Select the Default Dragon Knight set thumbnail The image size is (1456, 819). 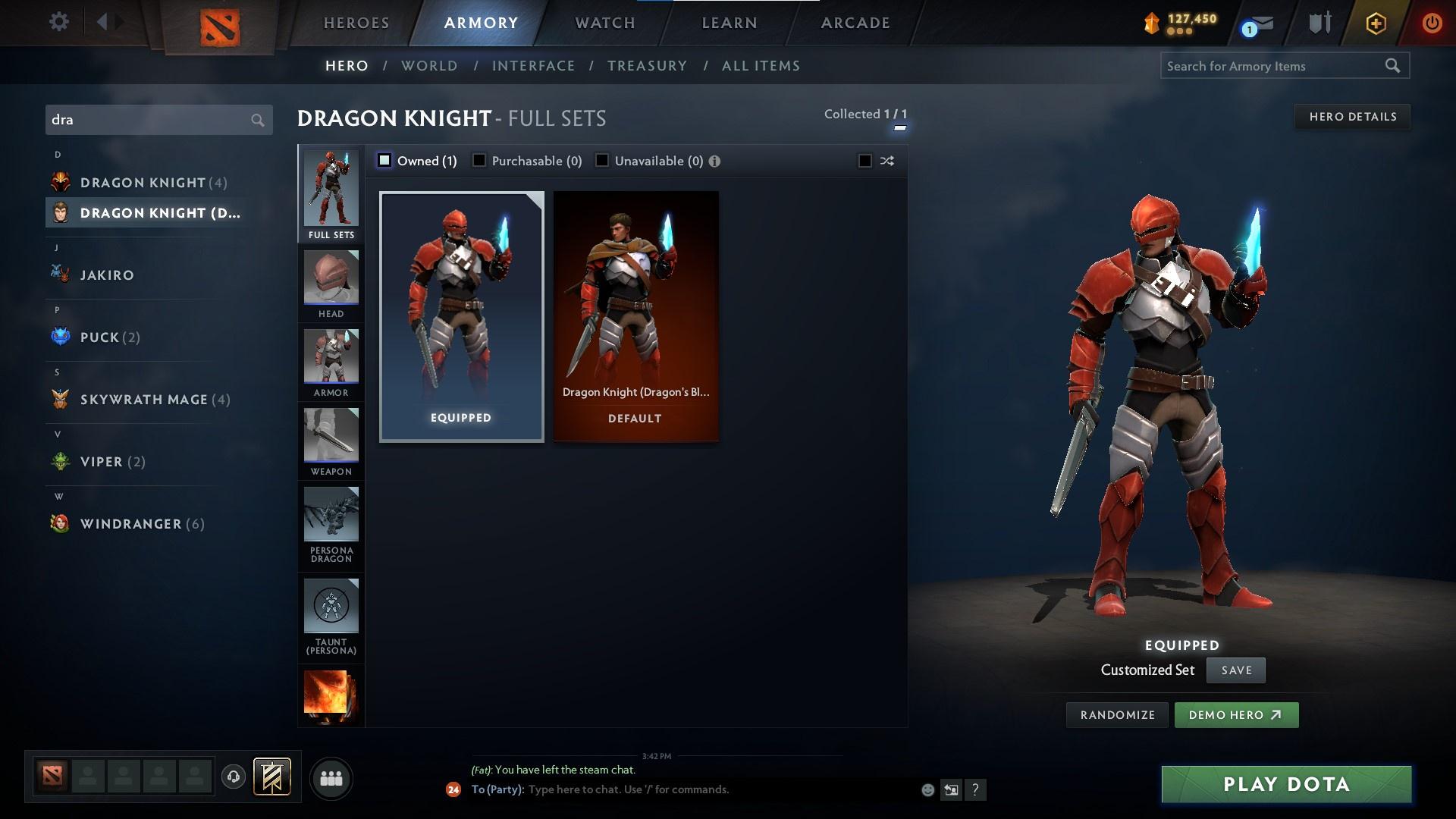click(635, 315)
